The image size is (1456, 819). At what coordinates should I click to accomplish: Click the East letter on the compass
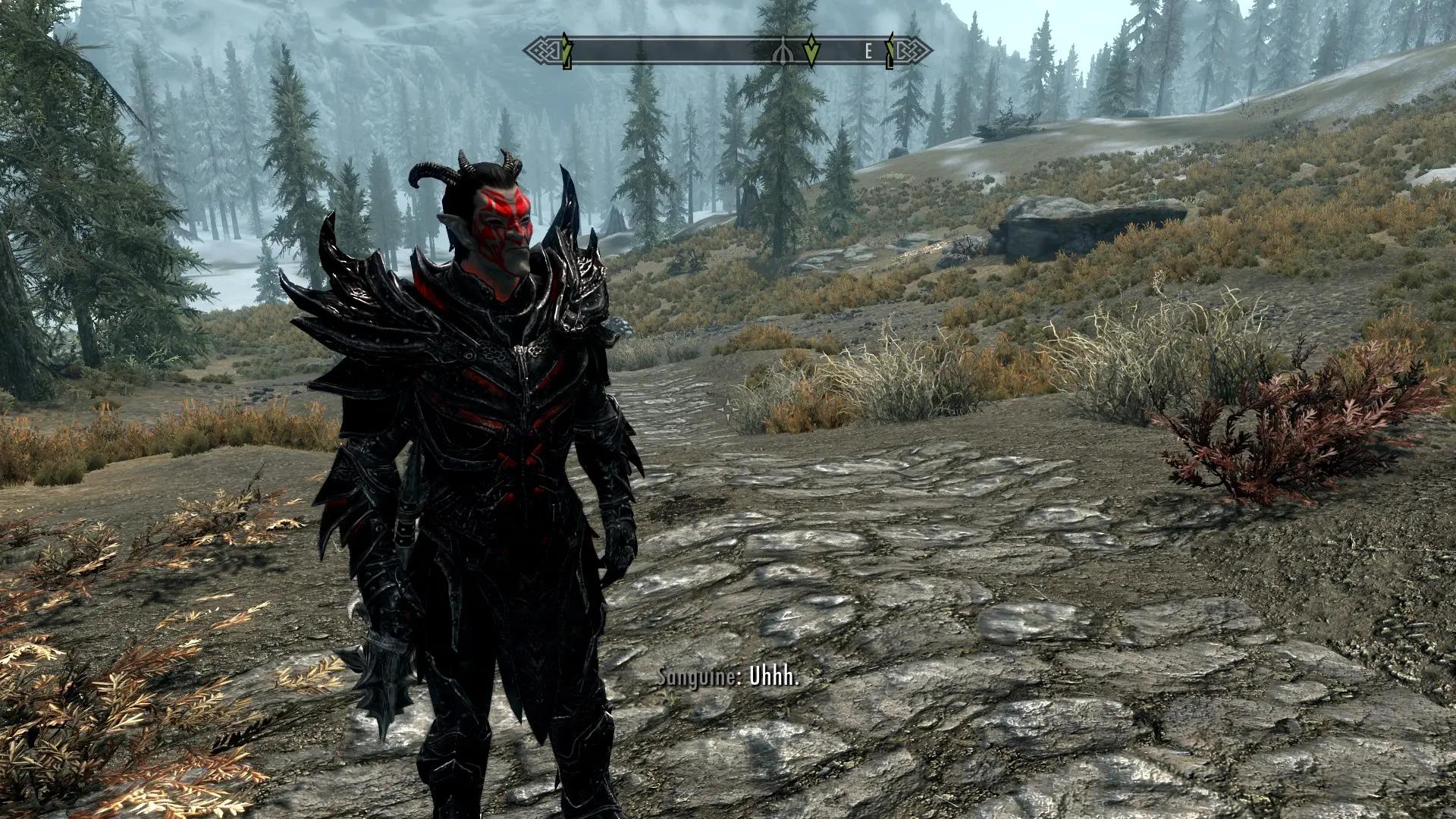[869, 52]
